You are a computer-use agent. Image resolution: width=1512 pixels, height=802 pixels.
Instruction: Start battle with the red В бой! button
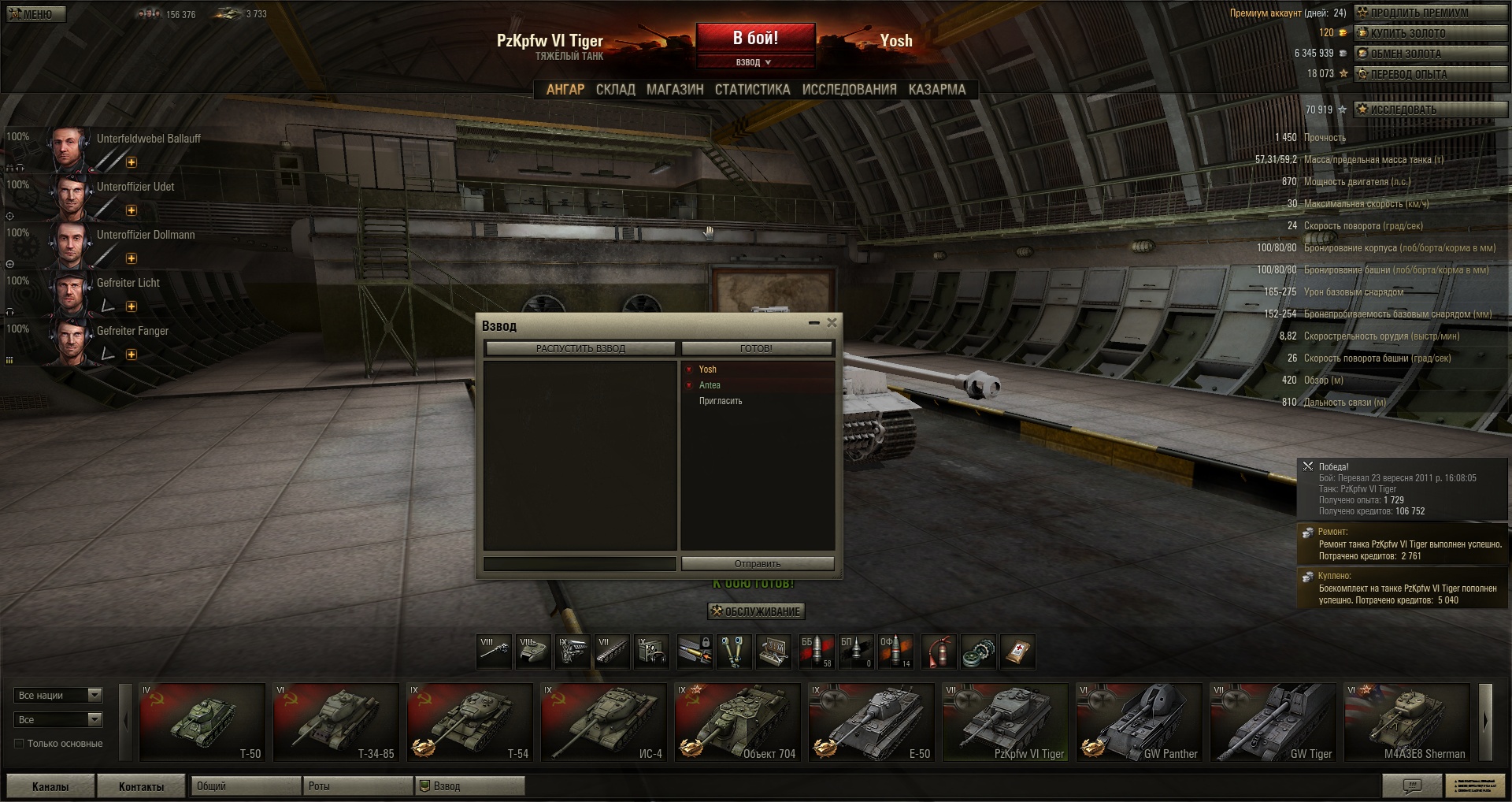(755, 38)
